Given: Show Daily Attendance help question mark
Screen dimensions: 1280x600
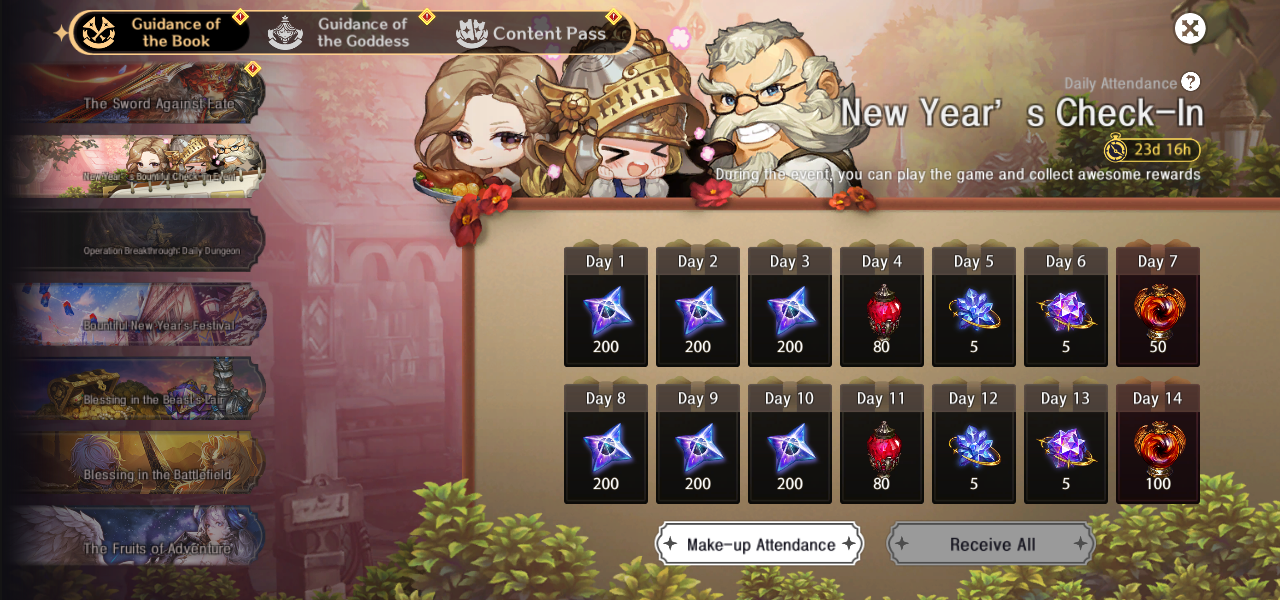Looking at the screenshot, I should [1190, 82].
